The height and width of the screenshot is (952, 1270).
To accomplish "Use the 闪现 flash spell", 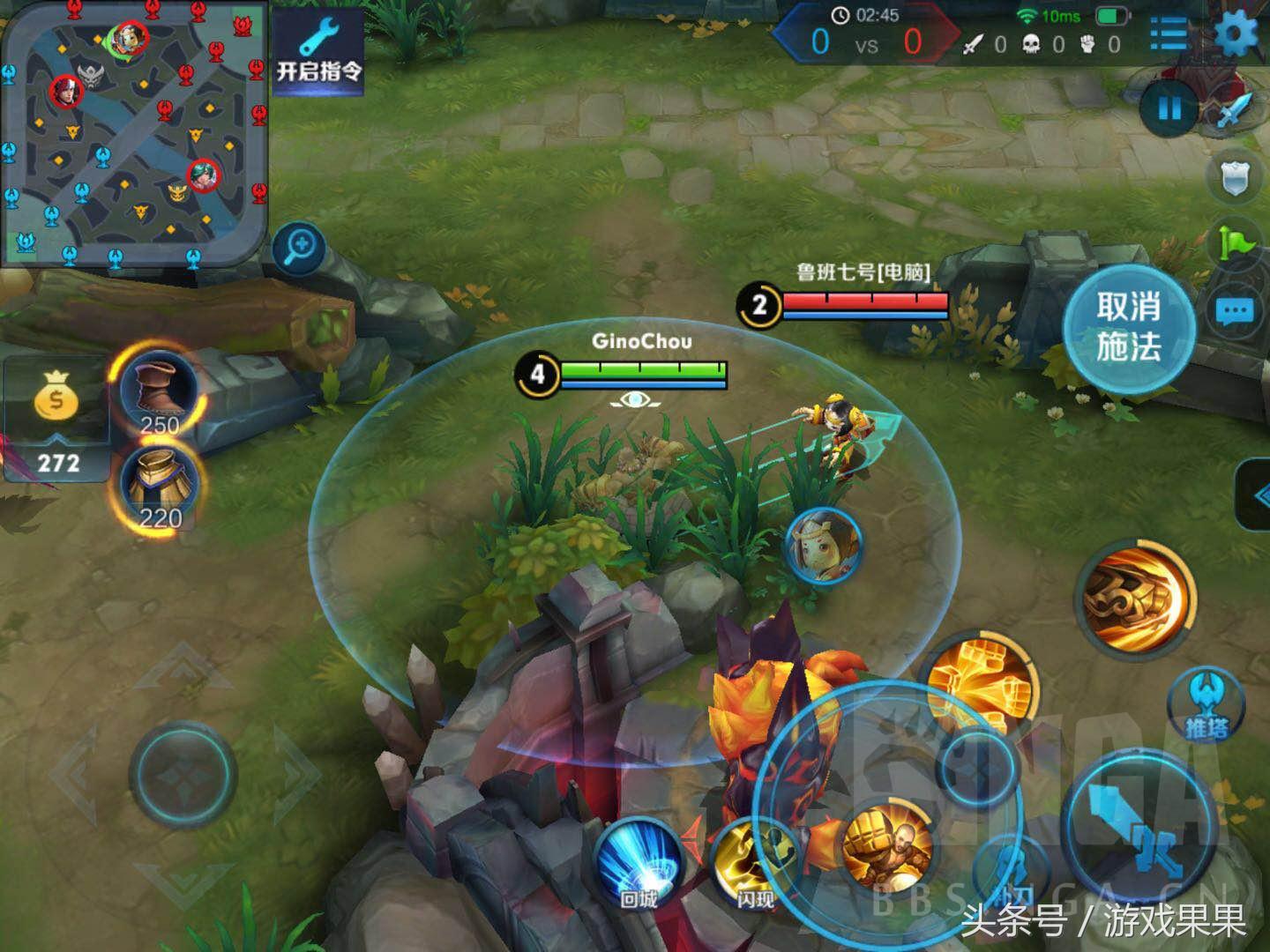I will tap(754, 864).
